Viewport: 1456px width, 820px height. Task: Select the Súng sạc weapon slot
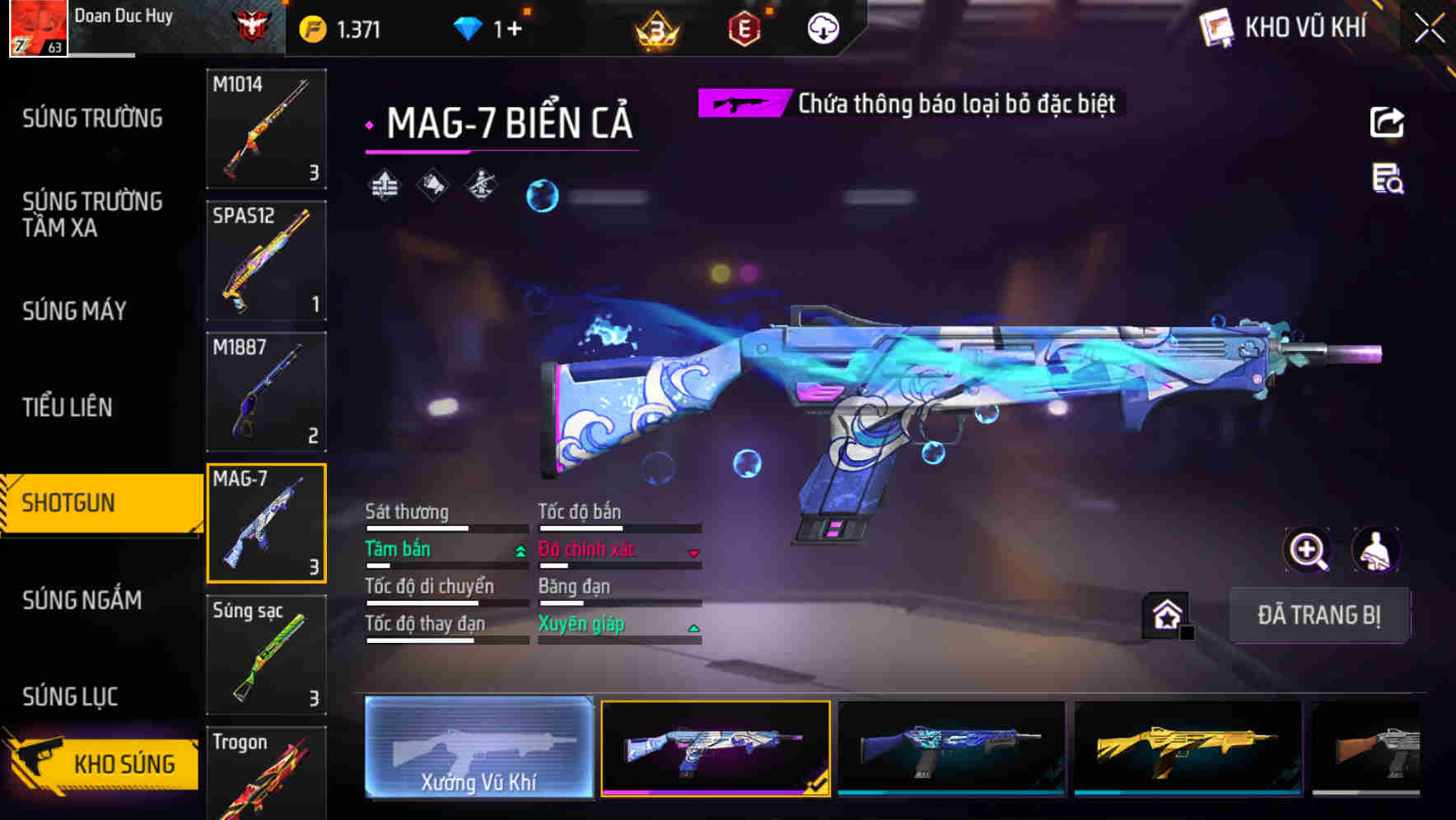click(x=266, y=655)
